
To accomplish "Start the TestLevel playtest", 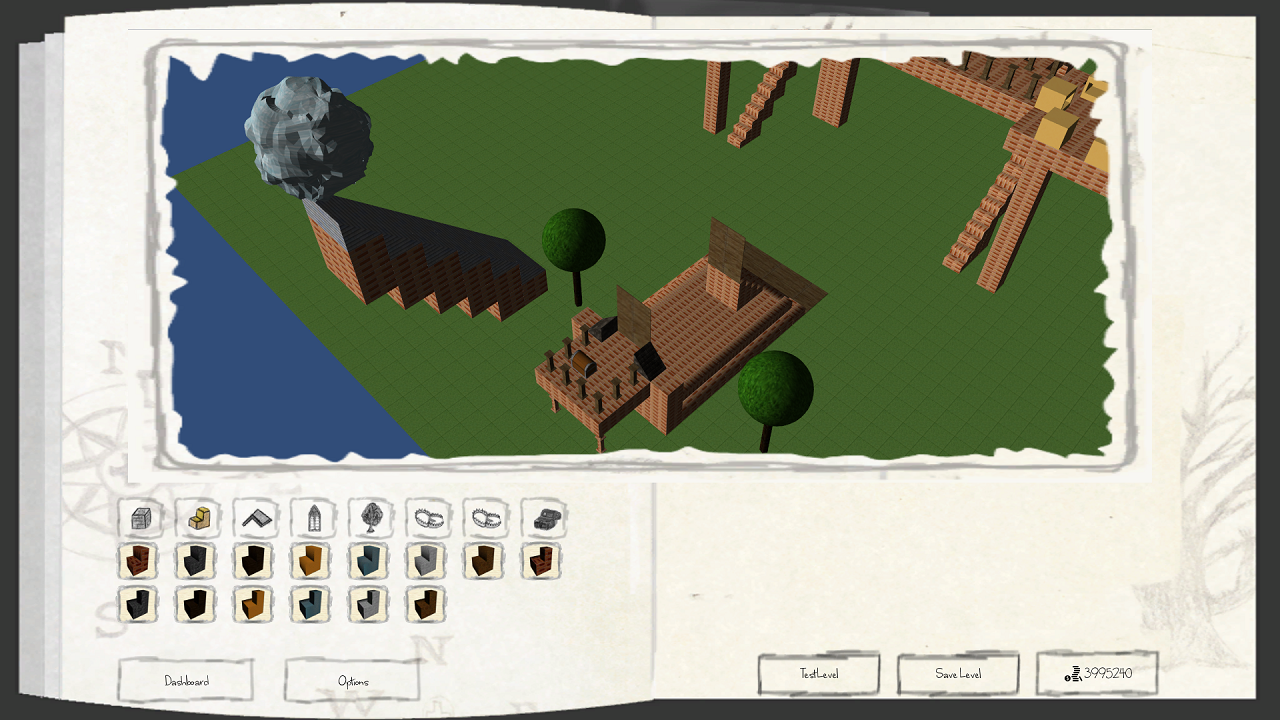I will [x=819, y=674].
